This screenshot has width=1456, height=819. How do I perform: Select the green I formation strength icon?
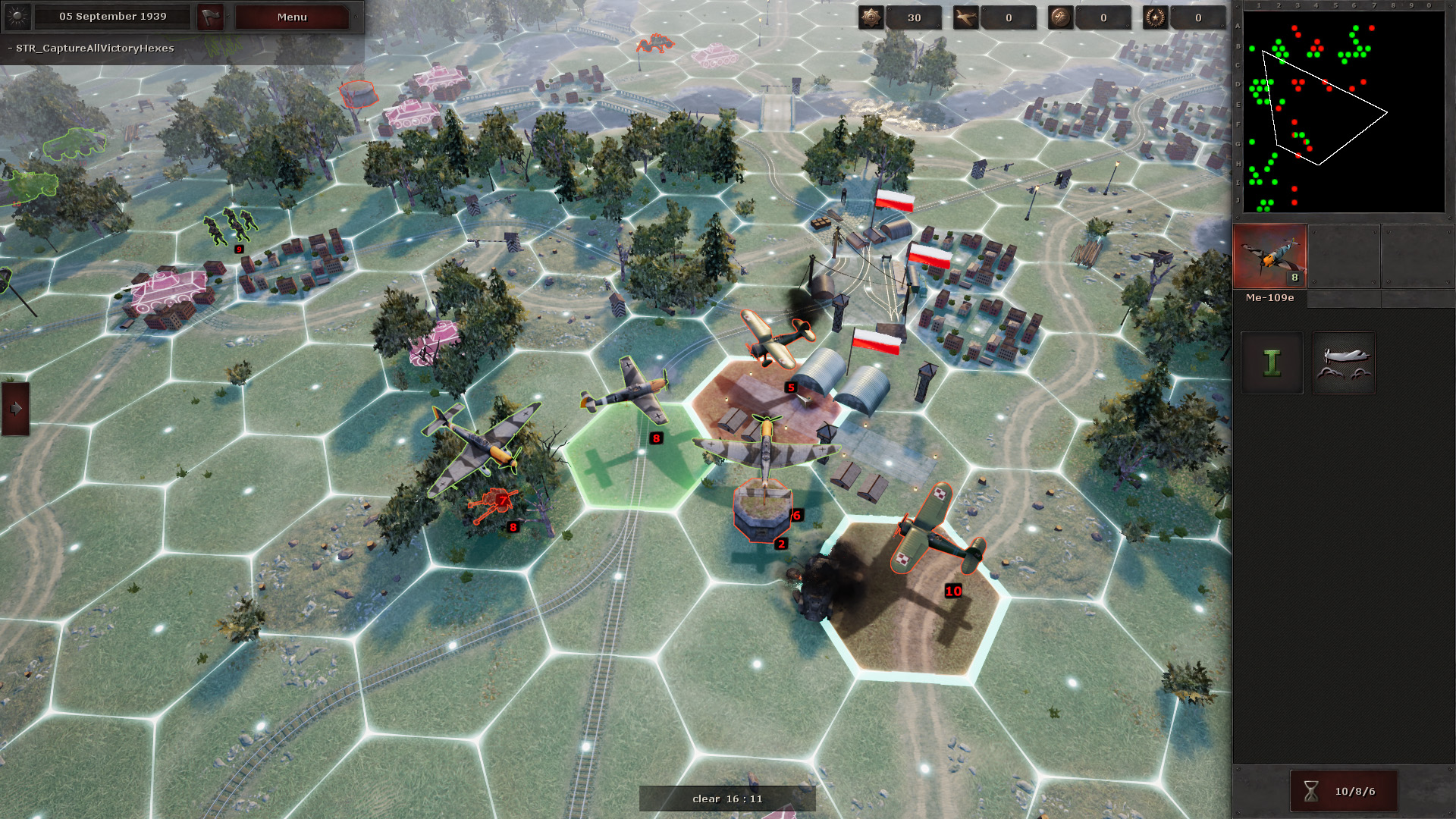pyautogui.click(x=1271, y=362)
